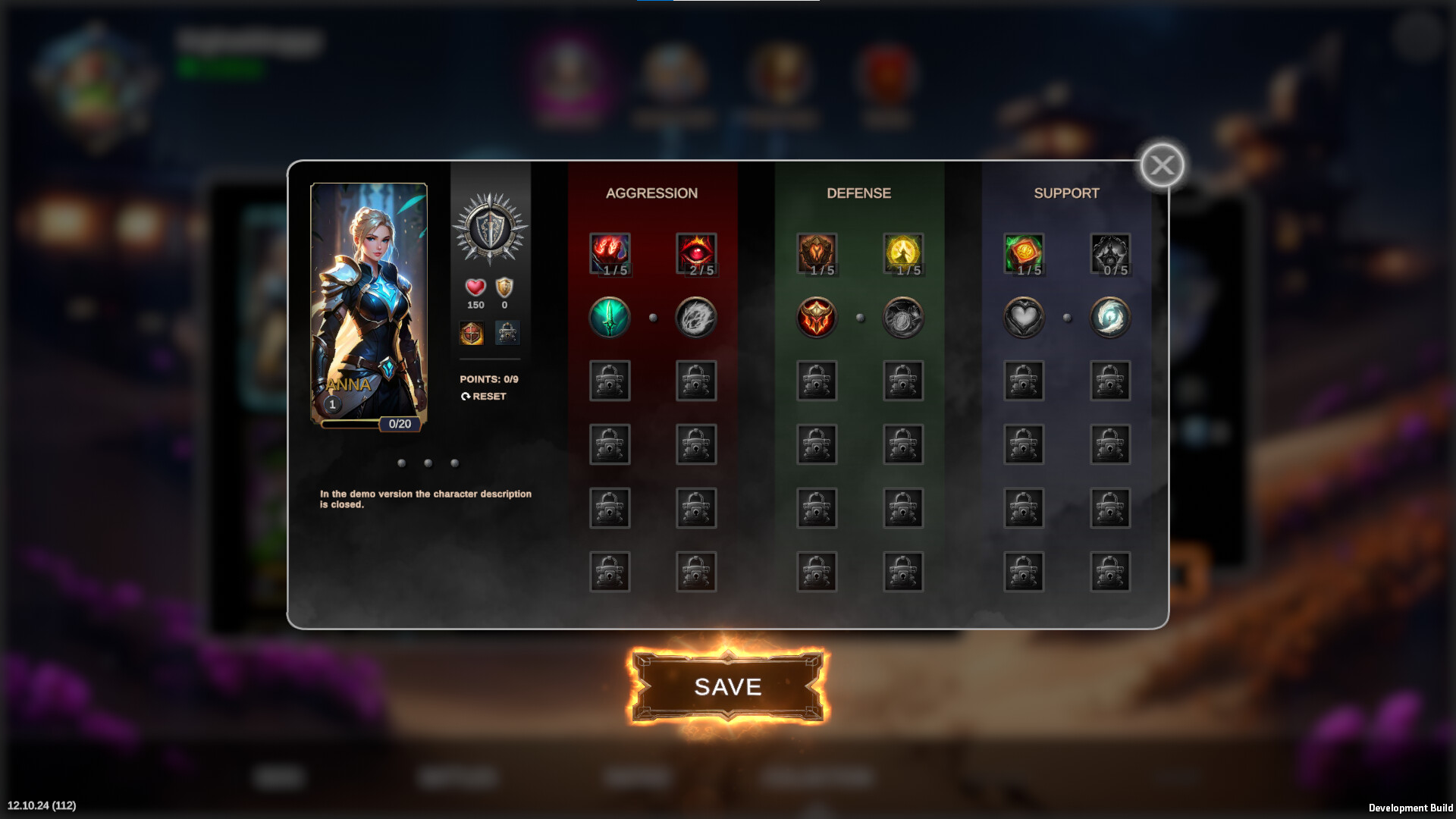Click the golden shield armor icon showing 0
This screenshot has height=819, width=1456.
tap(503, 287)
